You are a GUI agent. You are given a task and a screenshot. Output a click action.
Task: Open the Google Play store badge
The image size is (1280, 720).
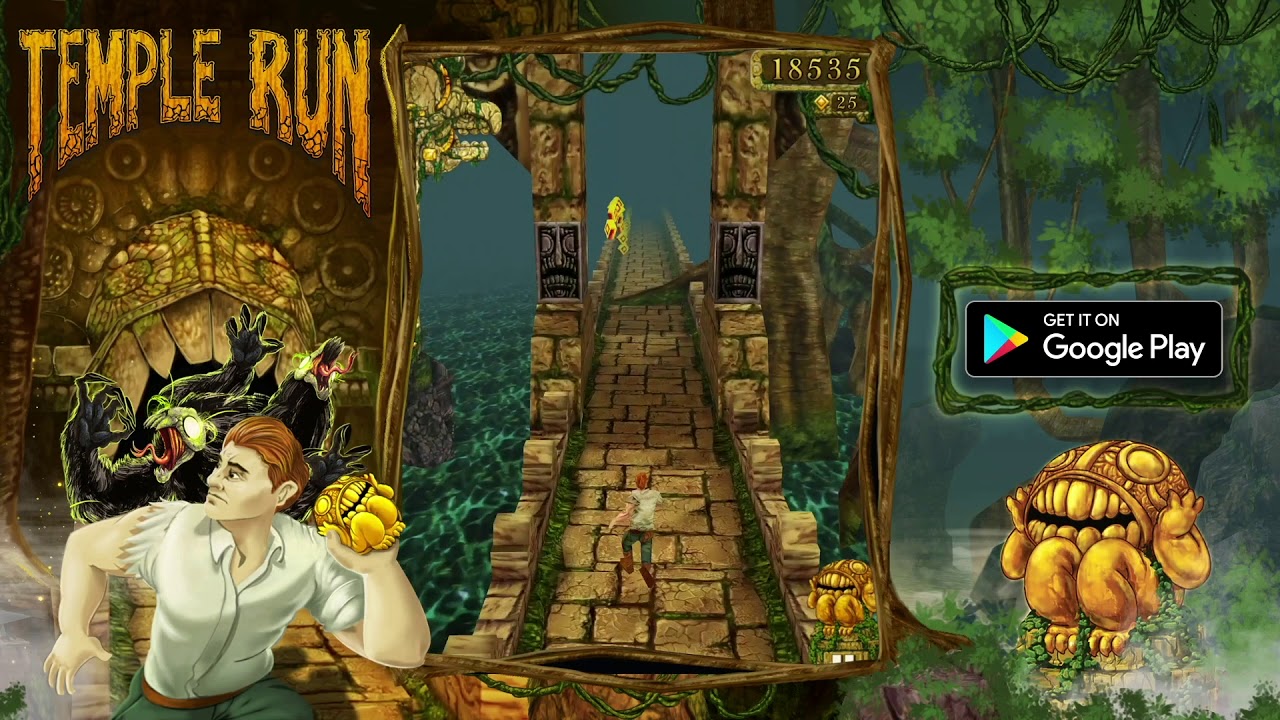point(1093,338)
